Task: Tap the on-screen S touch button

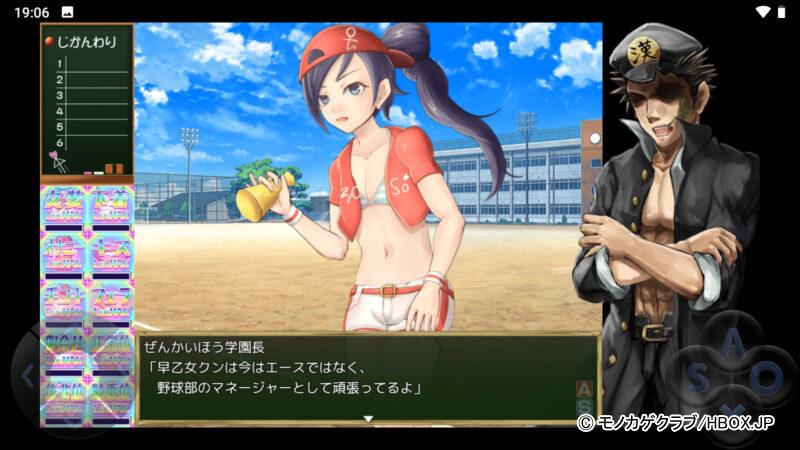Action: pyautogui.click(x=697, y=378)
